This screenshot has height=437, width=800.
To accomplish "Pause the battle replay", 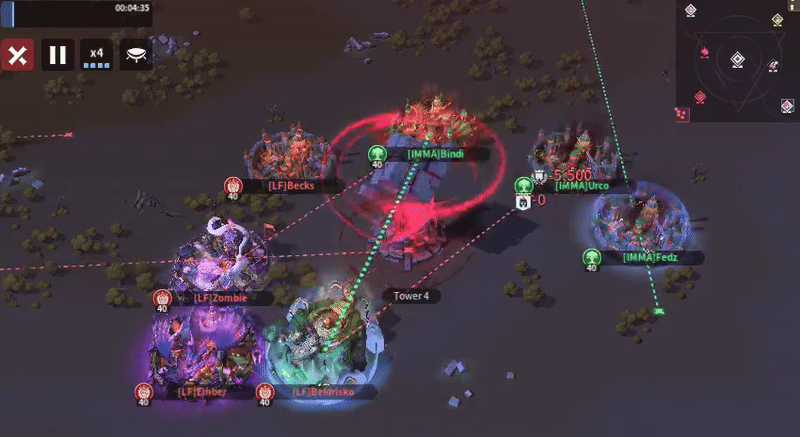I will tap(58, 55).
